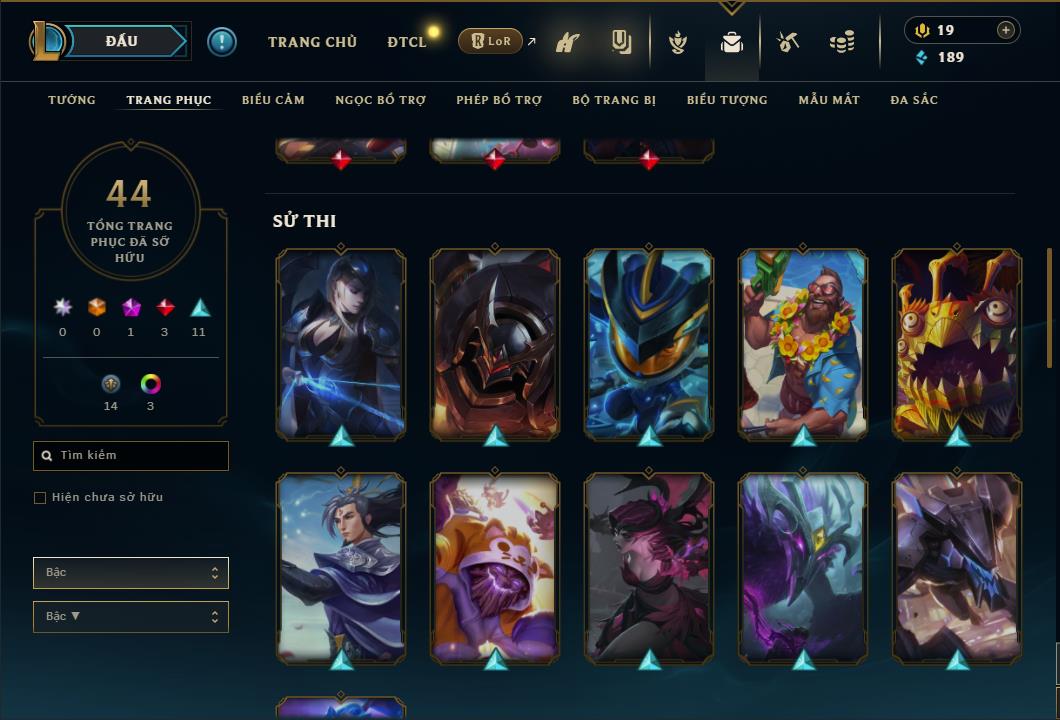Open the Bậc ▼ sort dropdown
The height and width of the screenshot is (720, 1060).
pyautogui.click(x=131, y=617)
